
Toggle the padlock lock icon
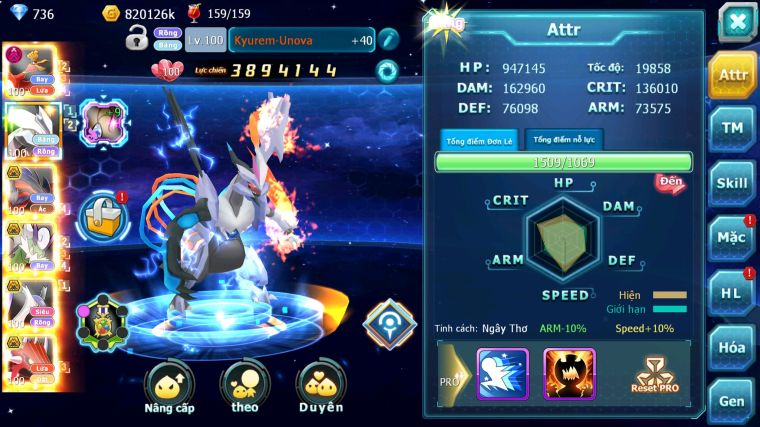137,39
